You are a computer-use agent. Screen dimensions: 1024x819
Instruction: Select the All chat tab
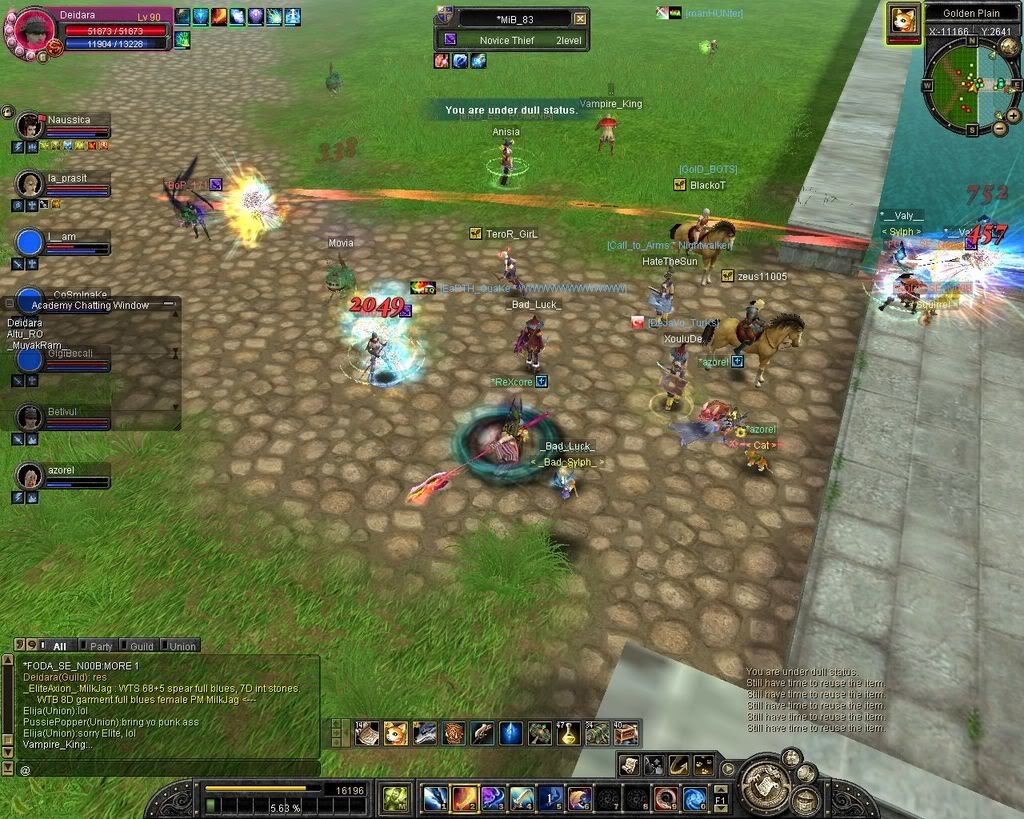coord(59,646)
